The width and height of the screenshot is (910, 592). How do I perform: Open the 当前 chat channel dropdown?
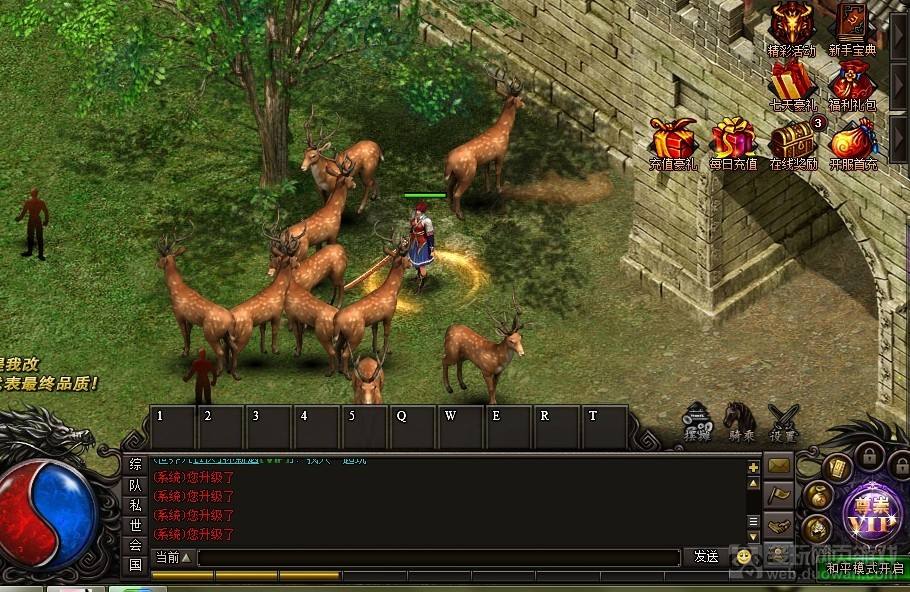click(x=173, y=557)
